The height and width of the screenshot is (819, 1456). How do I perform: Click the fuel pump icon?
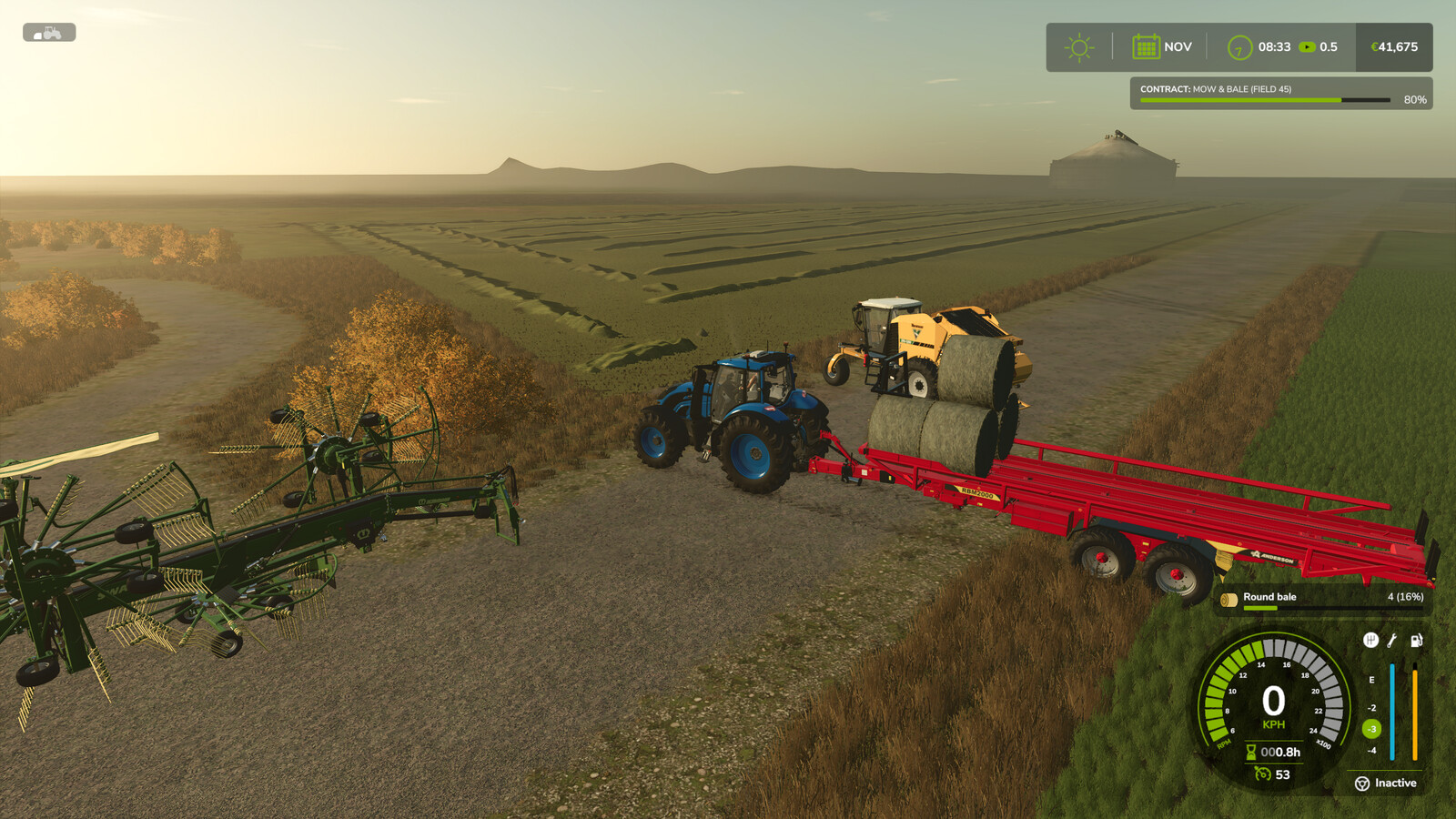pos(1416,641)
